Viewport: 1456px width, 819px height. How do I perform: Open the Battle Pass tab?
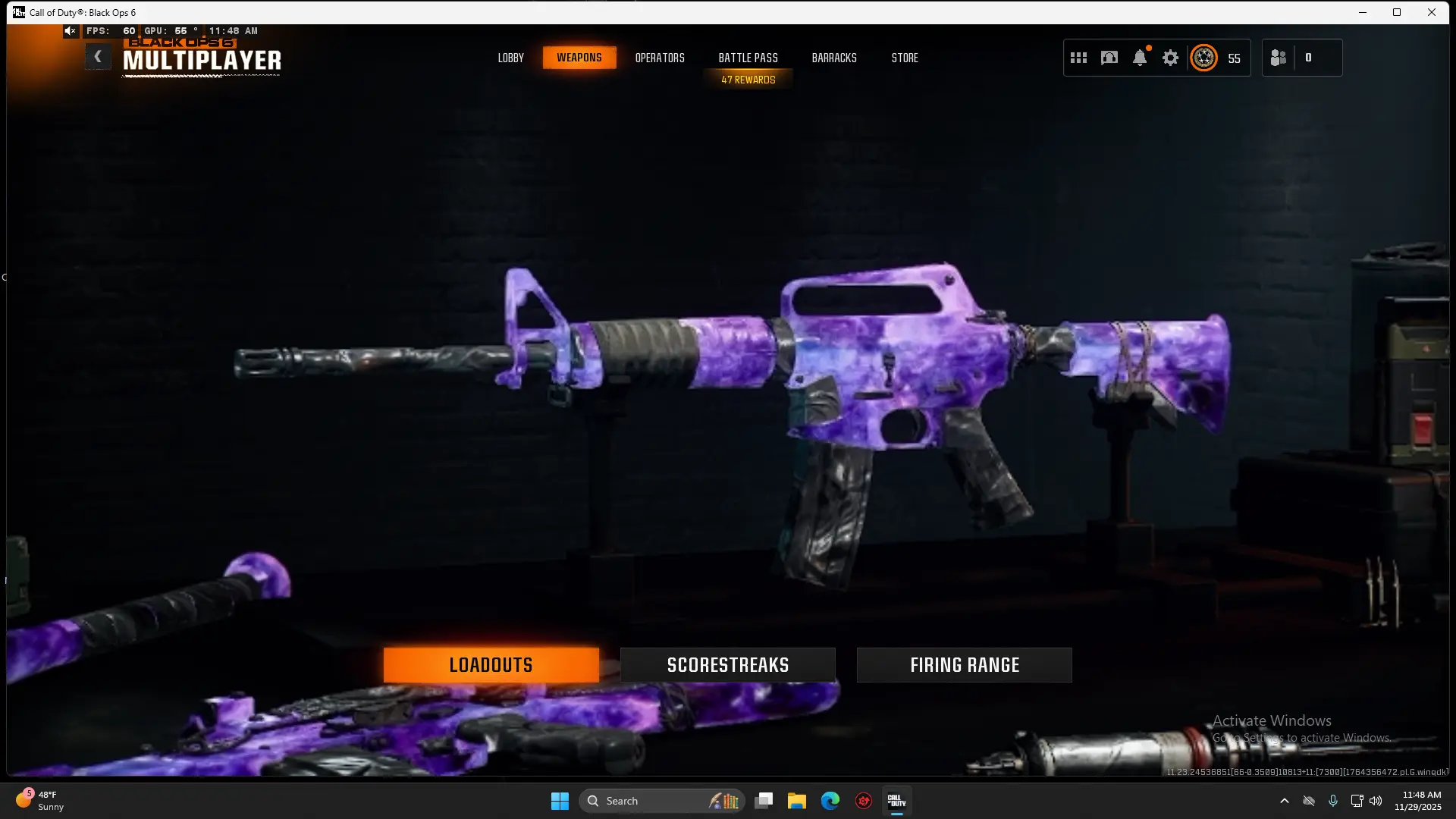[x=748, y=57]
